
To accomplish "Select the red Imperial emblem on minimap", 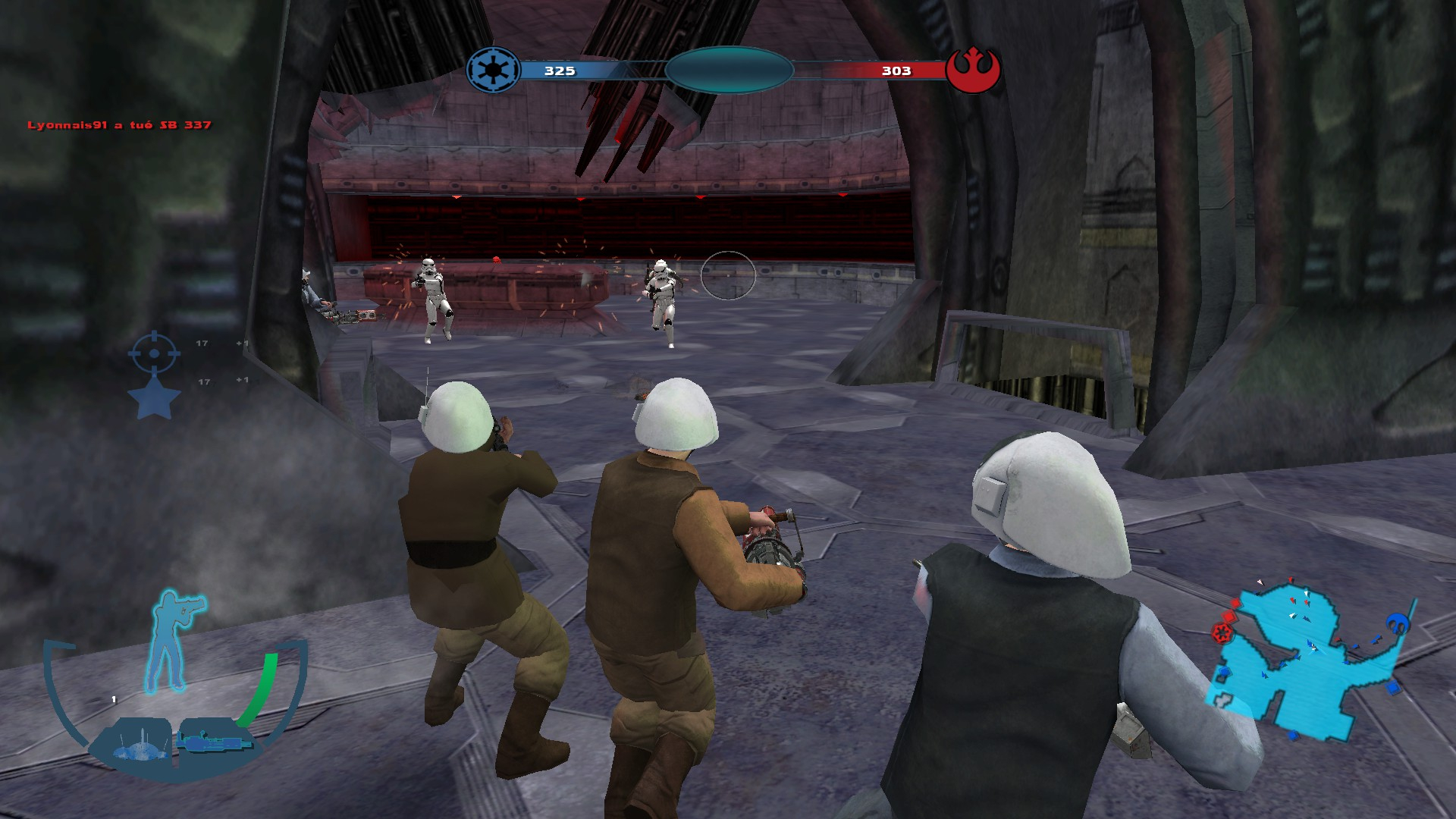I will (1222, 632).
